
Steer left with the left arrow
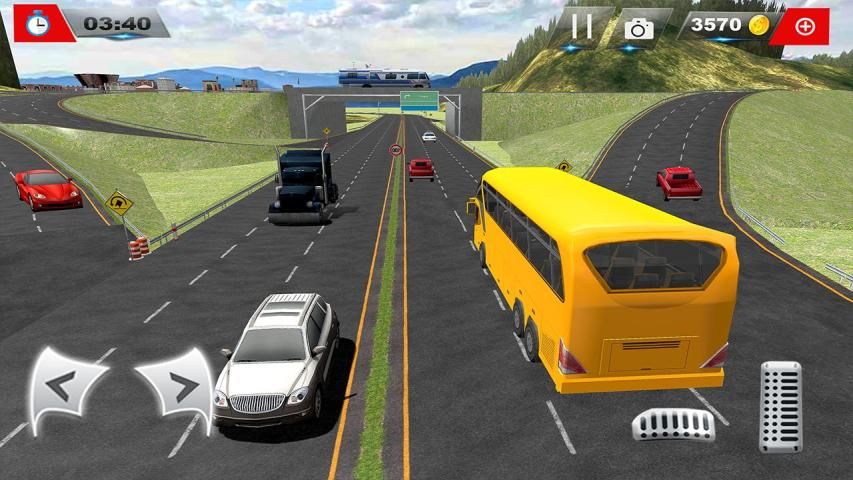(x=66, y=385)
